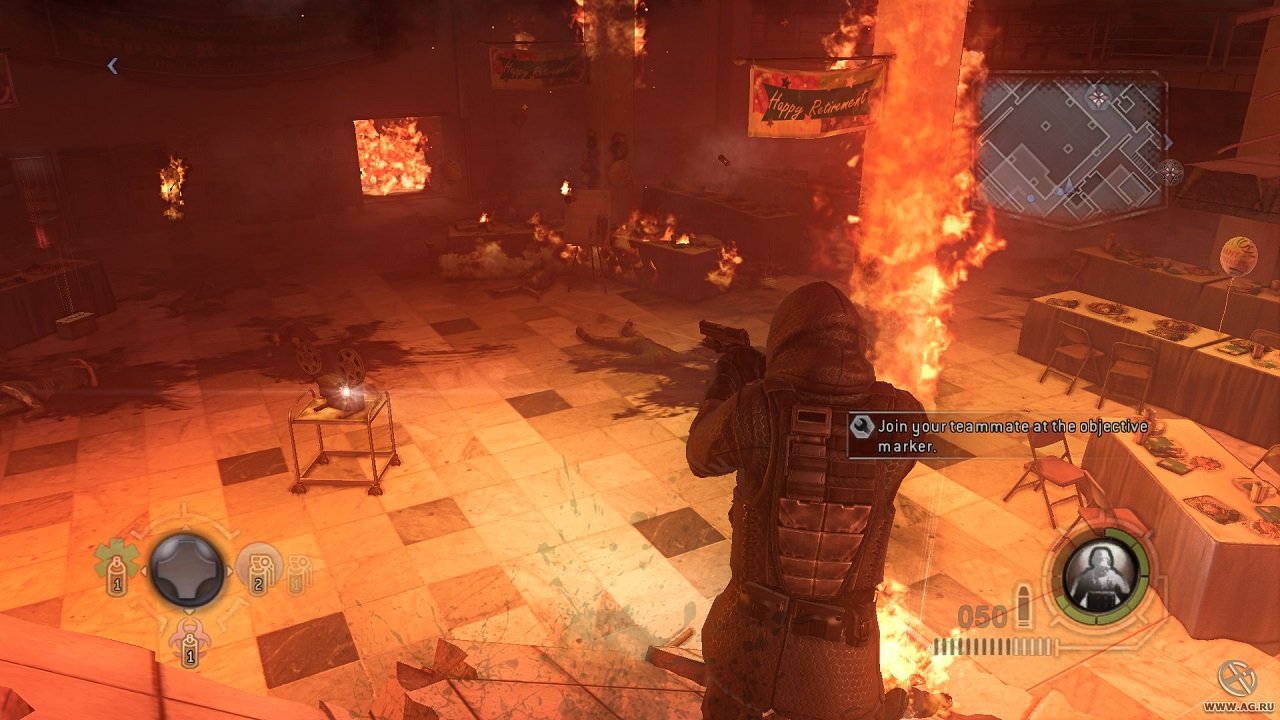The height and width of the screenshot is (720, 1280).
Task: Select the down arrow slot on the item wheel
Action: pyautogui.click(x=188, y=612)
